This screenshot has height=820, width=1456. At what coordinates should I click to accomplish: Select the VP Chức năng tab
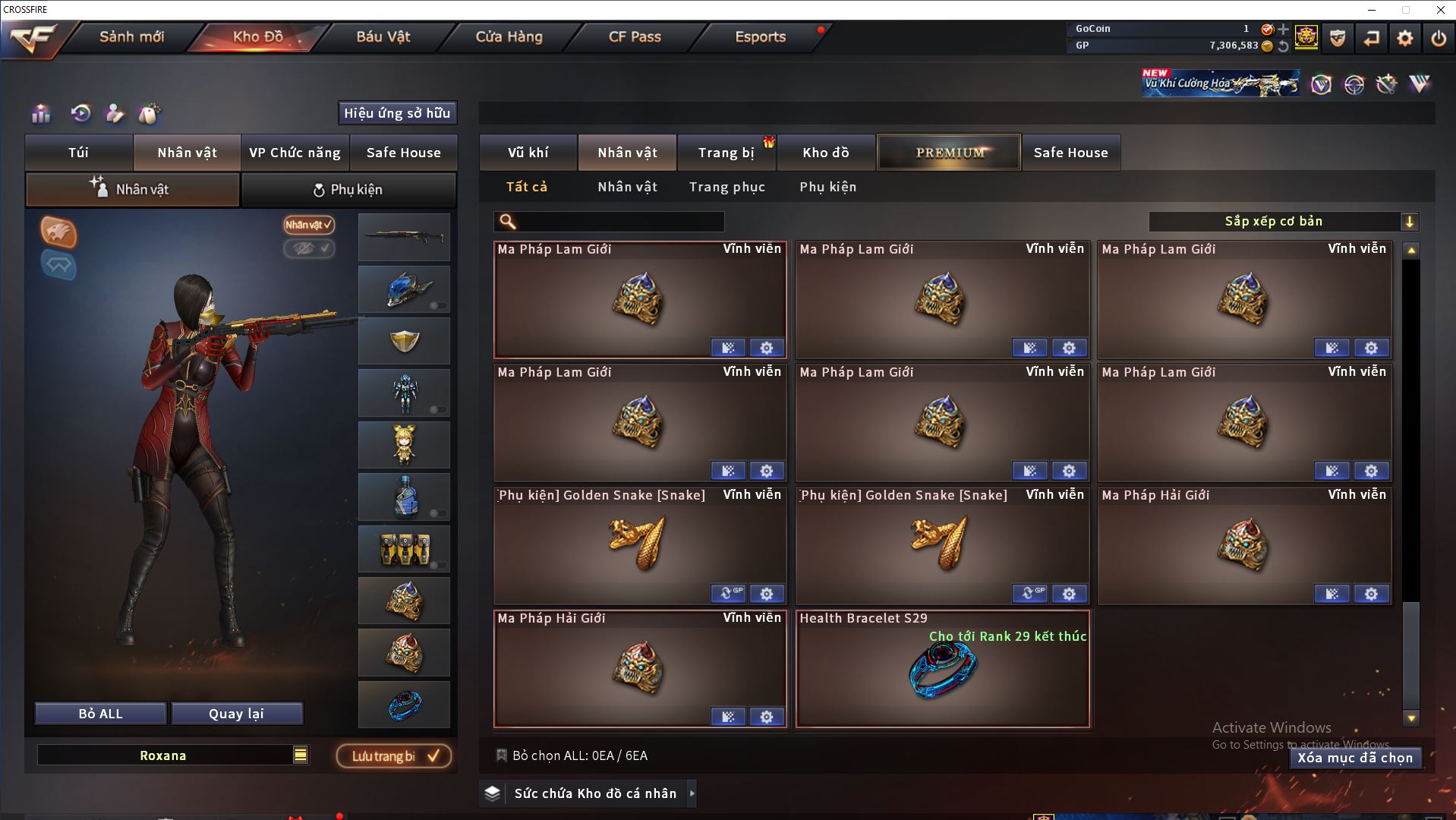pos(295,153)
